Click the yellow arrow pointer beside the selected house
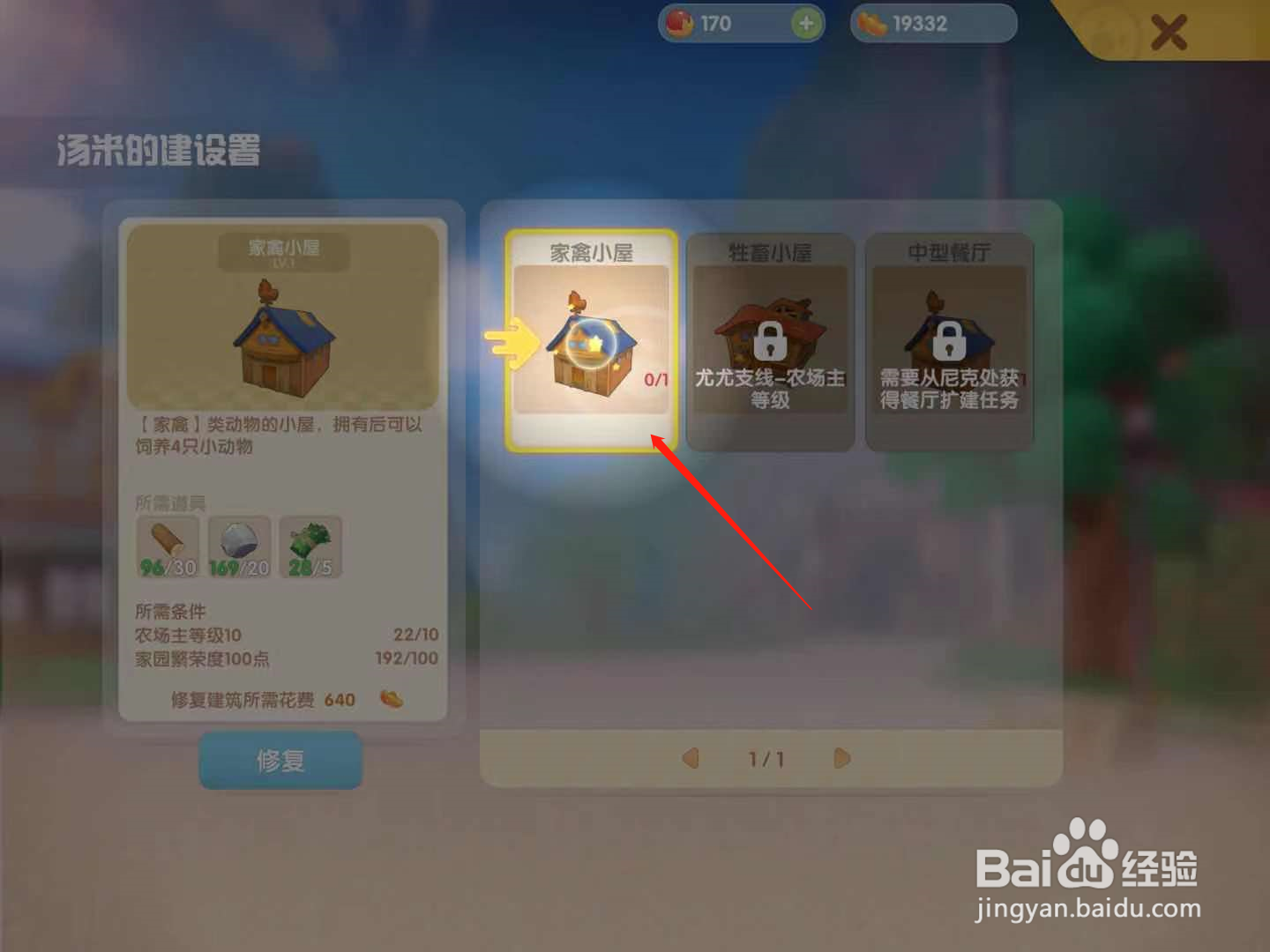The width and height of the screenshot is (1270, 952). pyautogui.click(x=510, y=342)
